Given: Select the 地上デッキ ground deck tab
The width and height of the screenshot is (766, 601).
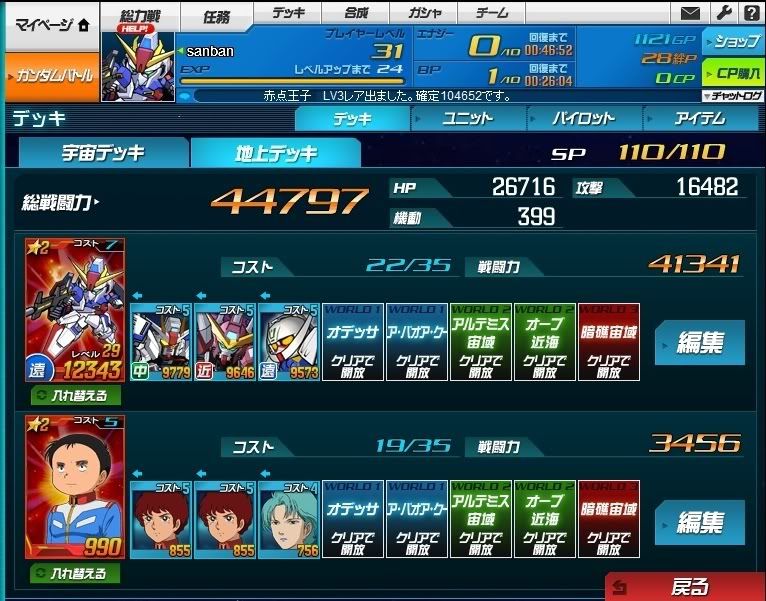Looking at the screenshot, I should pyautogui.click(x=276, y=153).
